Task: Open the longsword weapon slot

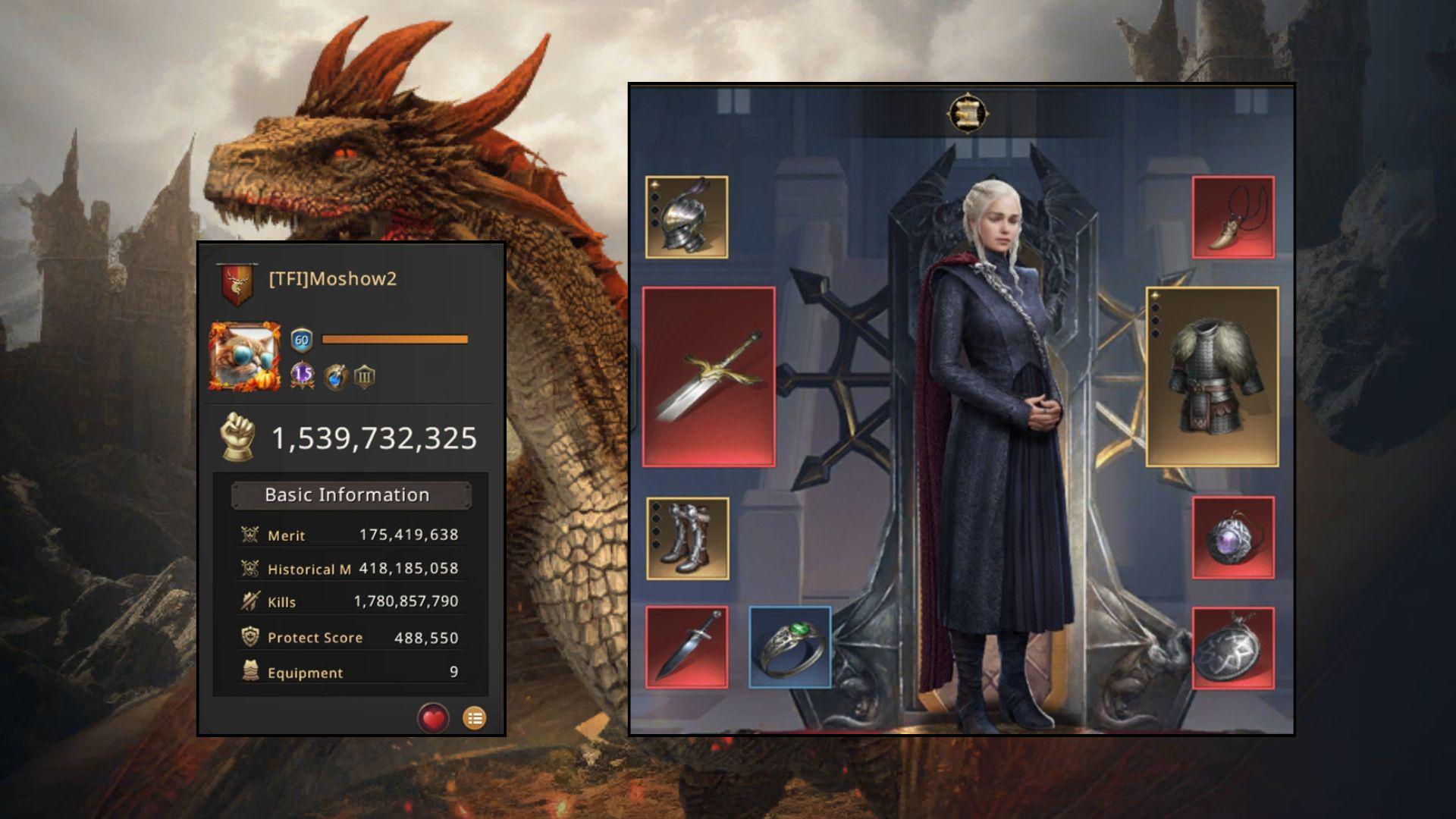Action: [x=708, y=376]
